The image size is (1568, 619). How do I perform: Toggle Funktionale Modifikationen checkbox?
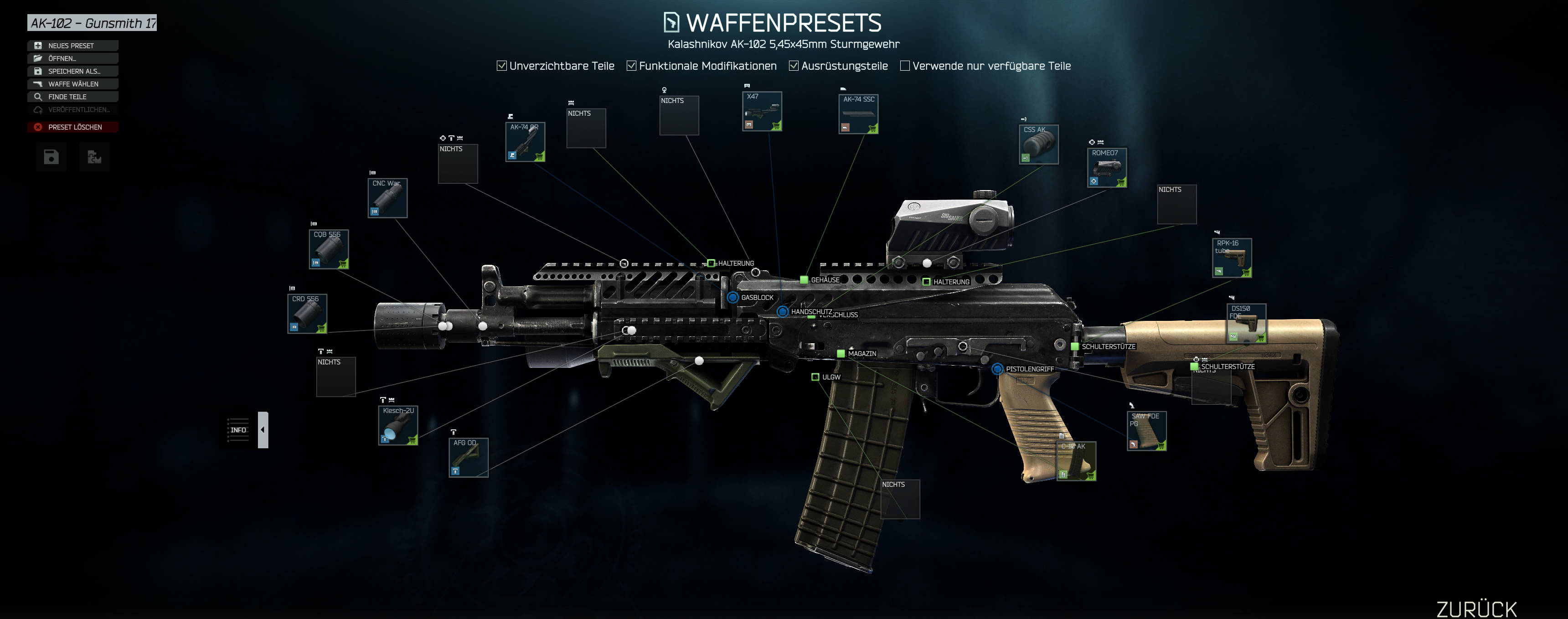pos(632,66)
